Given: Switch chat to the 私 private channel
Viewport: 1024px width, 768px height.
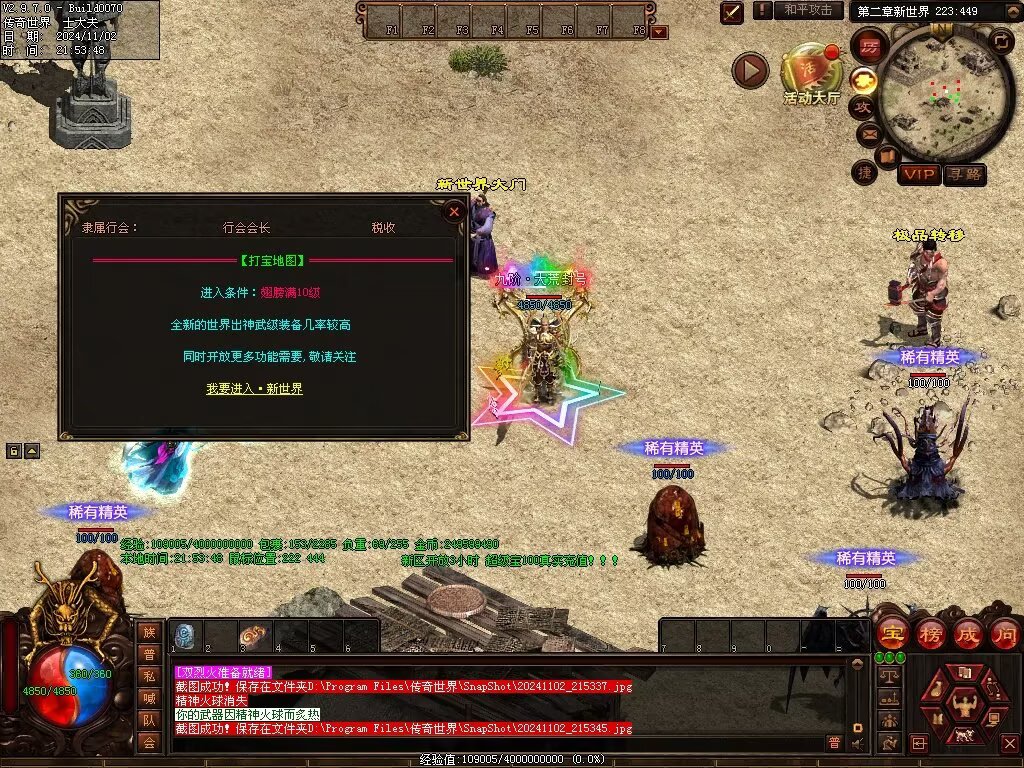Looking at the screenshot, I should (149, 676).
